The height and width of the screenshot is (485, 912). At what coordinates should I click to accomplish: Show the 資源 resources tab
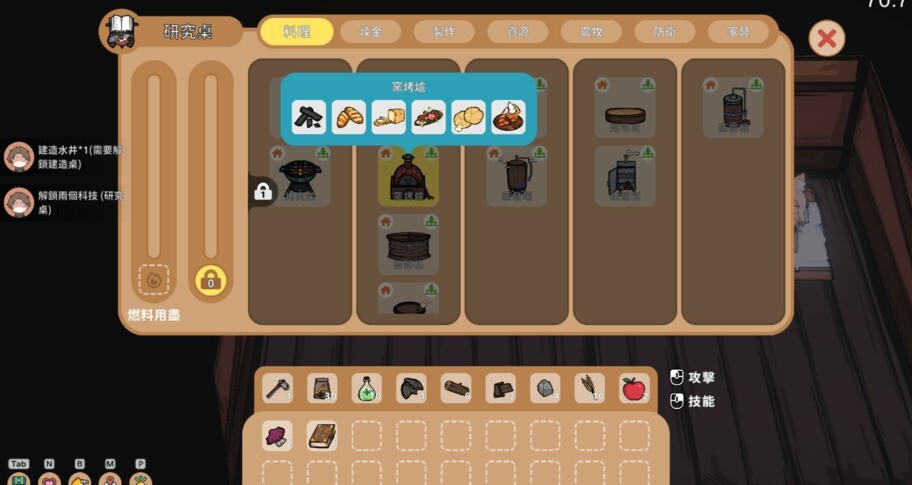tap(518, 32)
